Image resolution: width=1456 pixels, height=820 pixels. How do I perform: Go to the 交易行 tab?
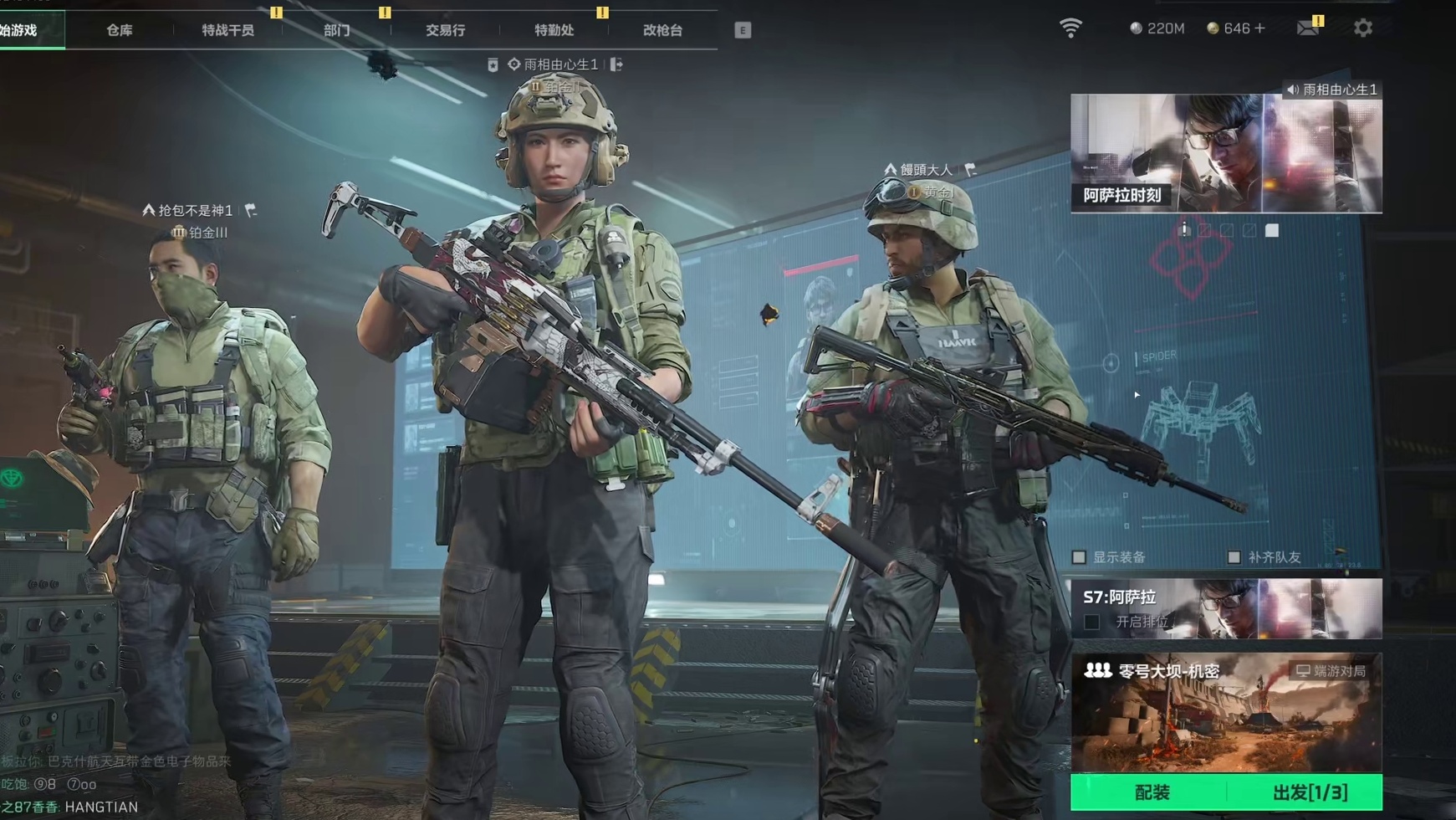pos(445,30)
